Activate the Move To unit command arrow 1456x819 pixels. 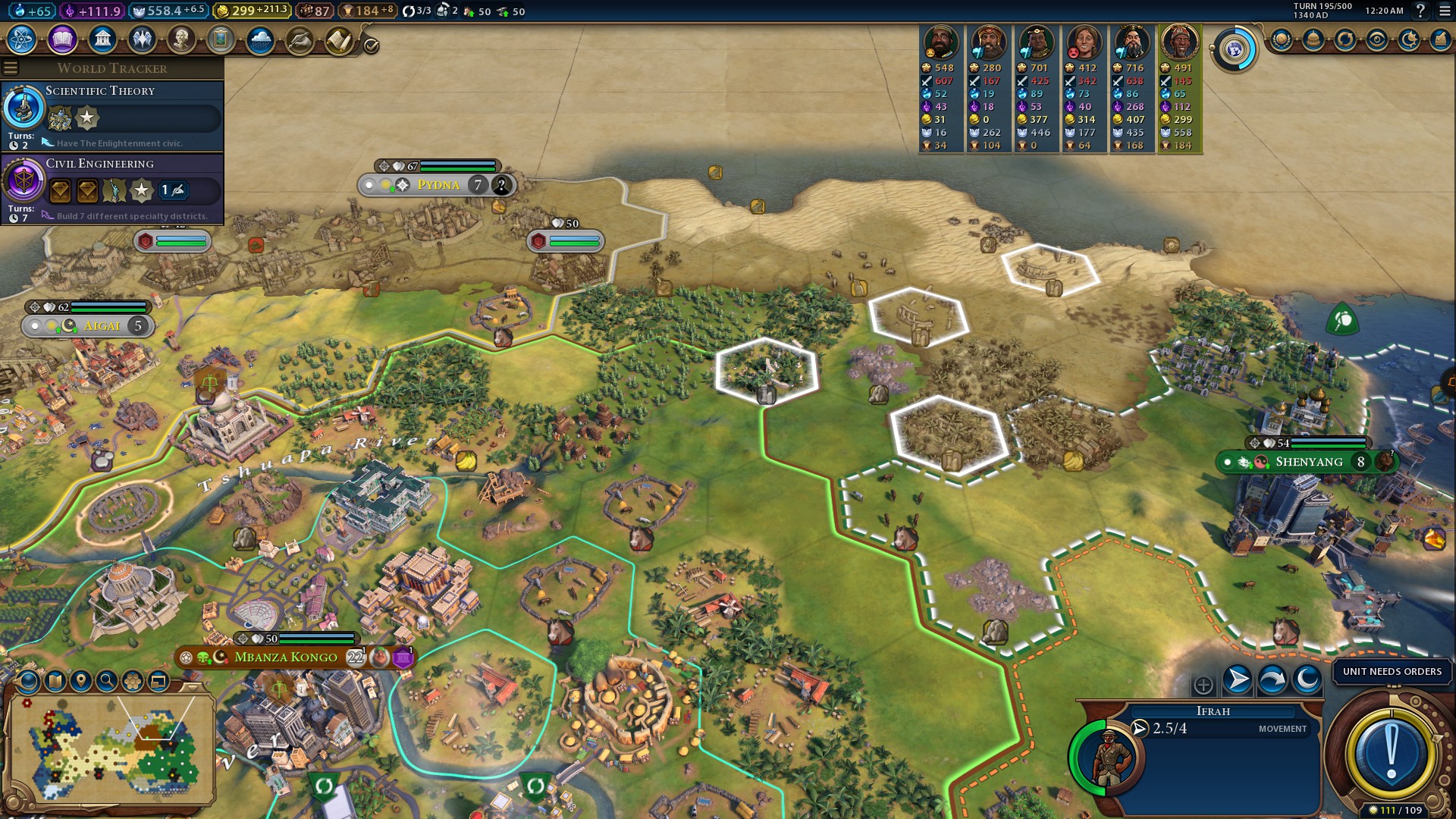pyautogui.click(x=1238, y=679)
